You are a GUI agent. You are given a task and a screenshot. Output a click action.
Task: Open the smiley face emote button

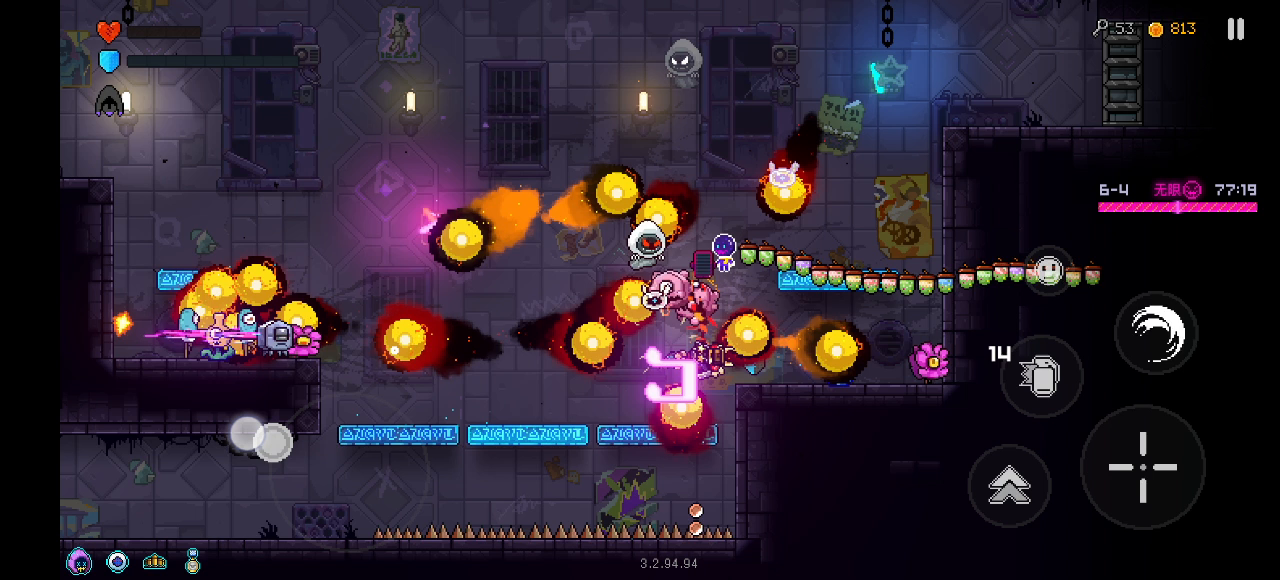point(1048,270)
